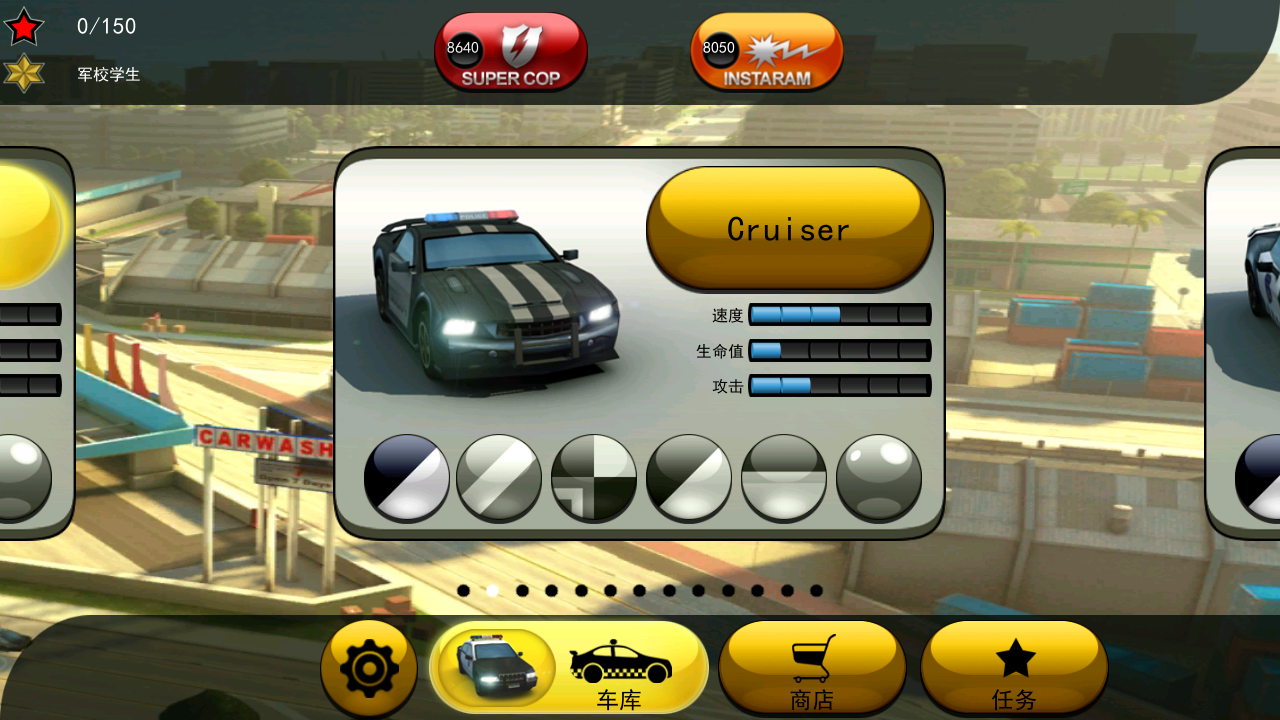
Task: Apply the checkered paint swatch
Action: click(594, 477)
